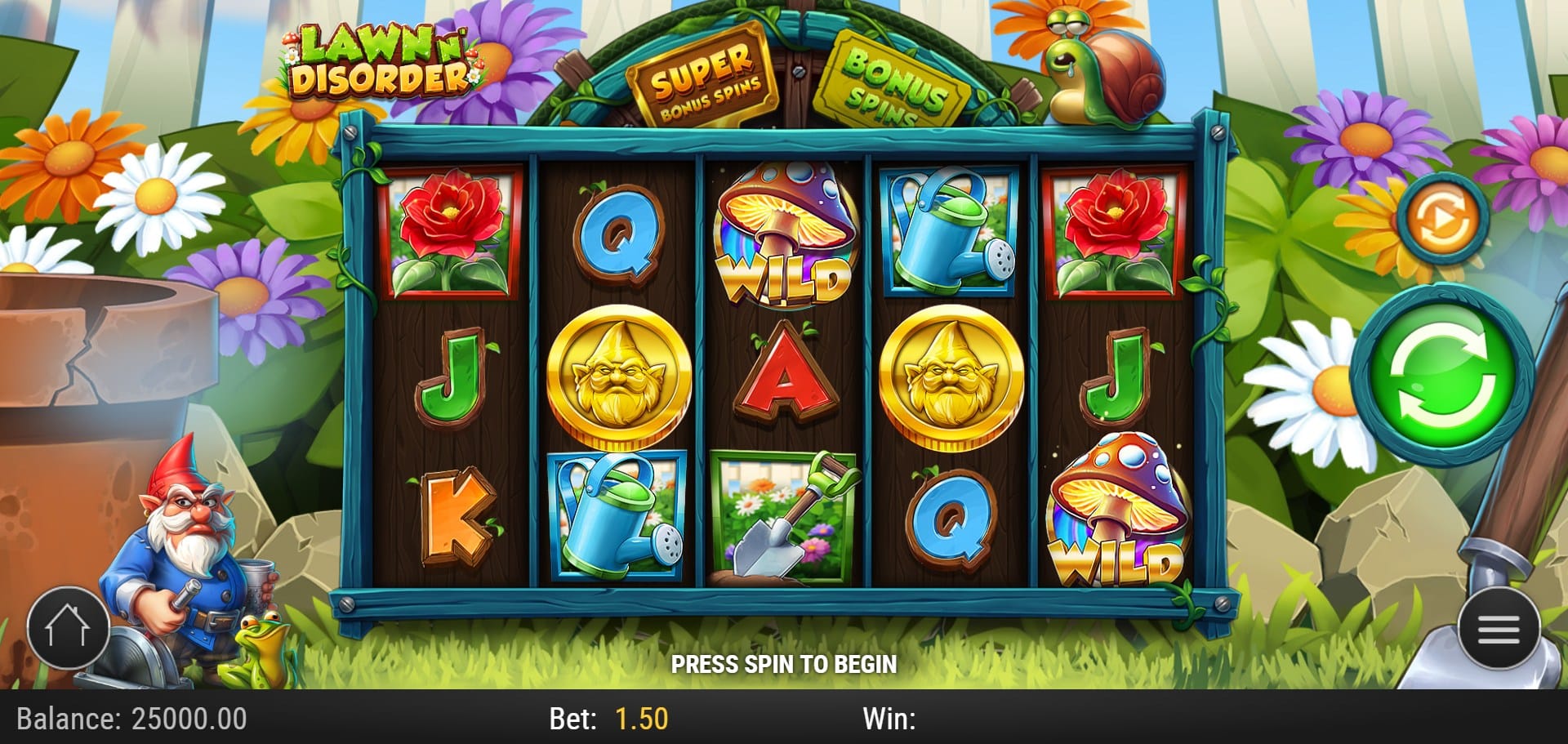Viewport: 1568px width, 744px height.
Task: Go to the home lobby
Action: pos(69,627)
